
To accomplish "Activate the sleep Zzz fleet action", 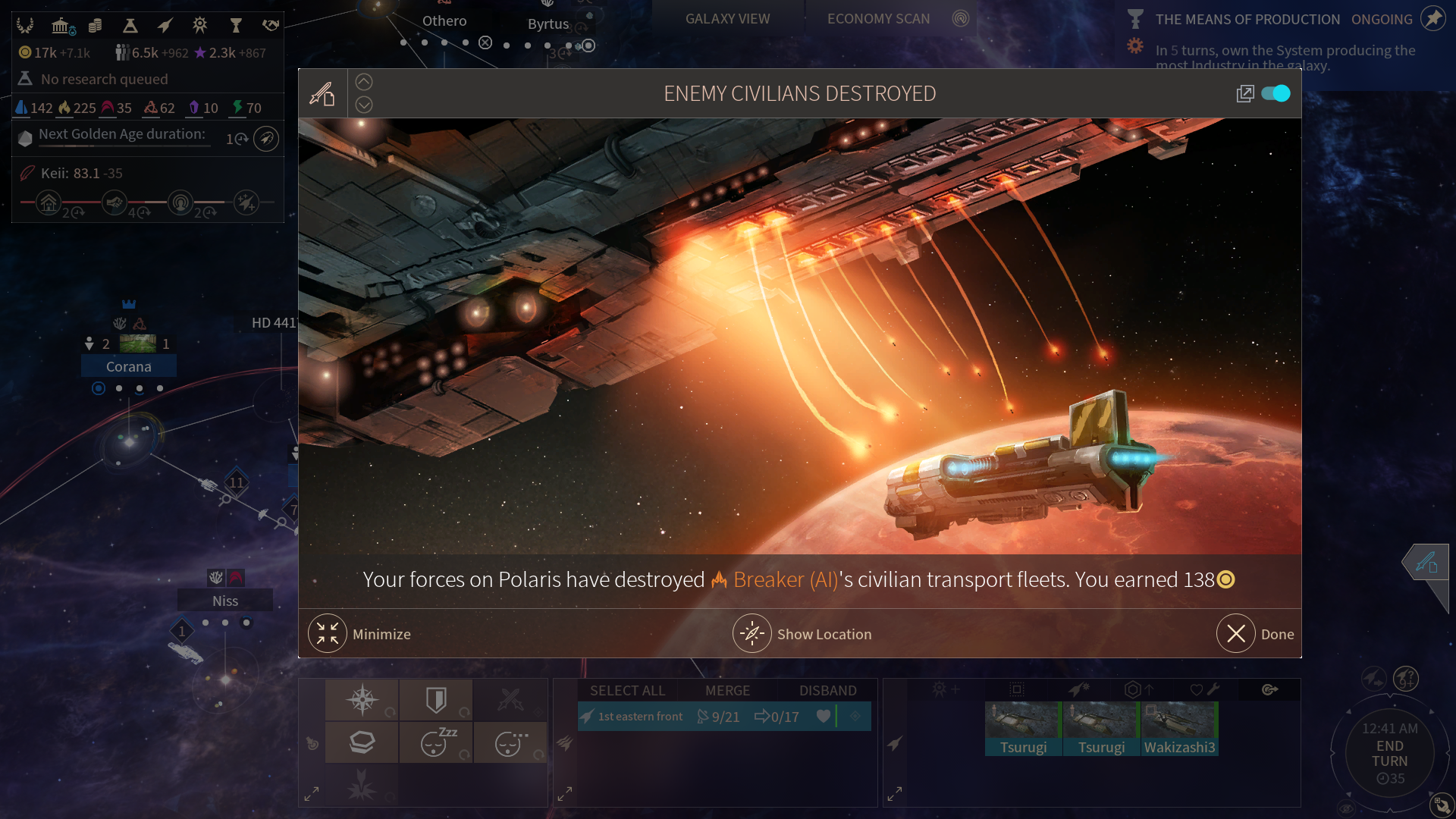I will click(436, 742).
